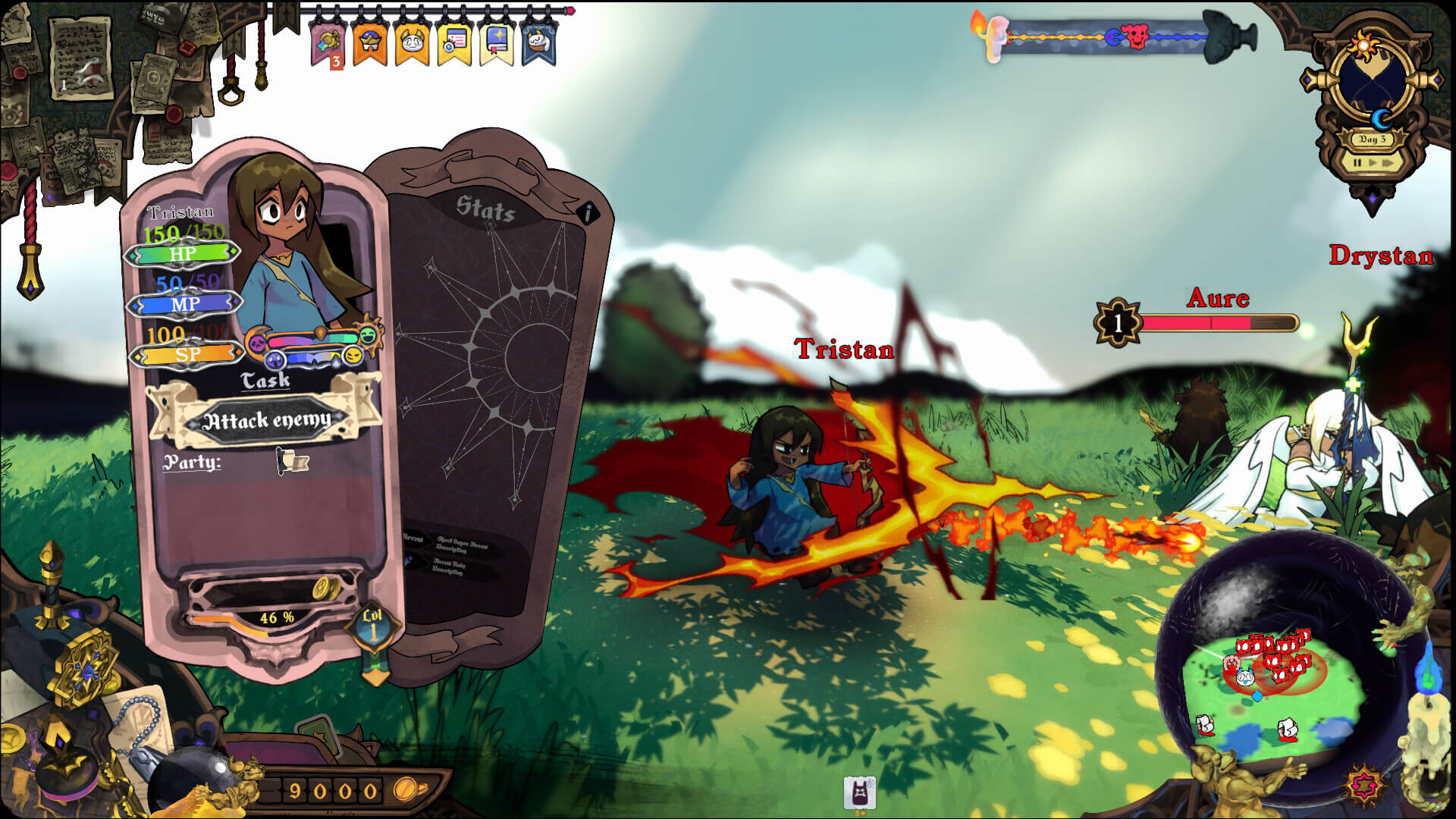The height and width of the screenshot is (819, 1456).
Task: Click the purple scared mood face
Action: coord(275,361)
